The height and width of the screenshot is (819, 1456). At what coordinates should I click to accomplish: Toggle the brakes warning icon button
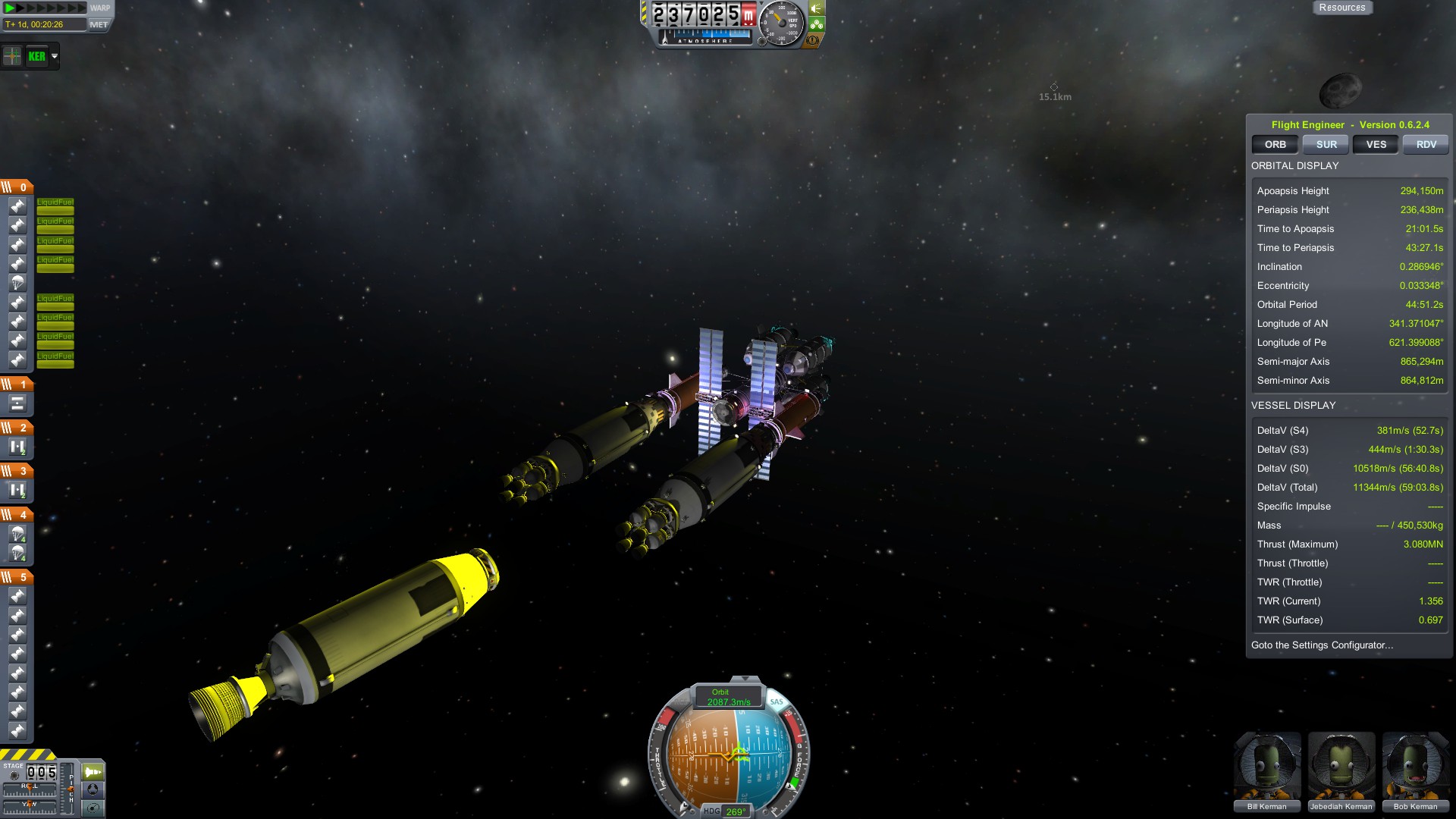tap(814, 40)
